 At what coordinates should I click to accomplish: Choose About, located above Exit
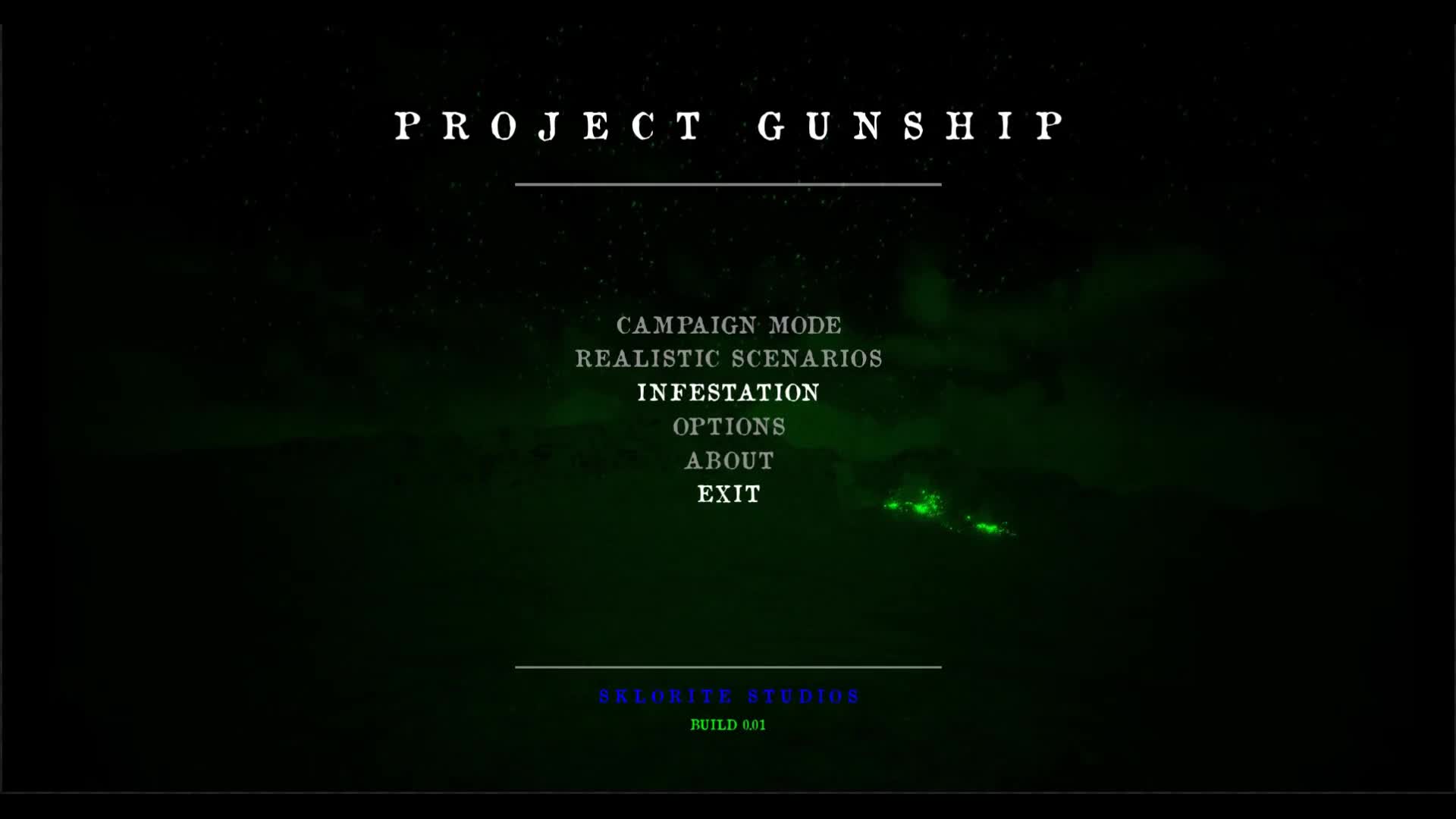click(x=730, y=460)
